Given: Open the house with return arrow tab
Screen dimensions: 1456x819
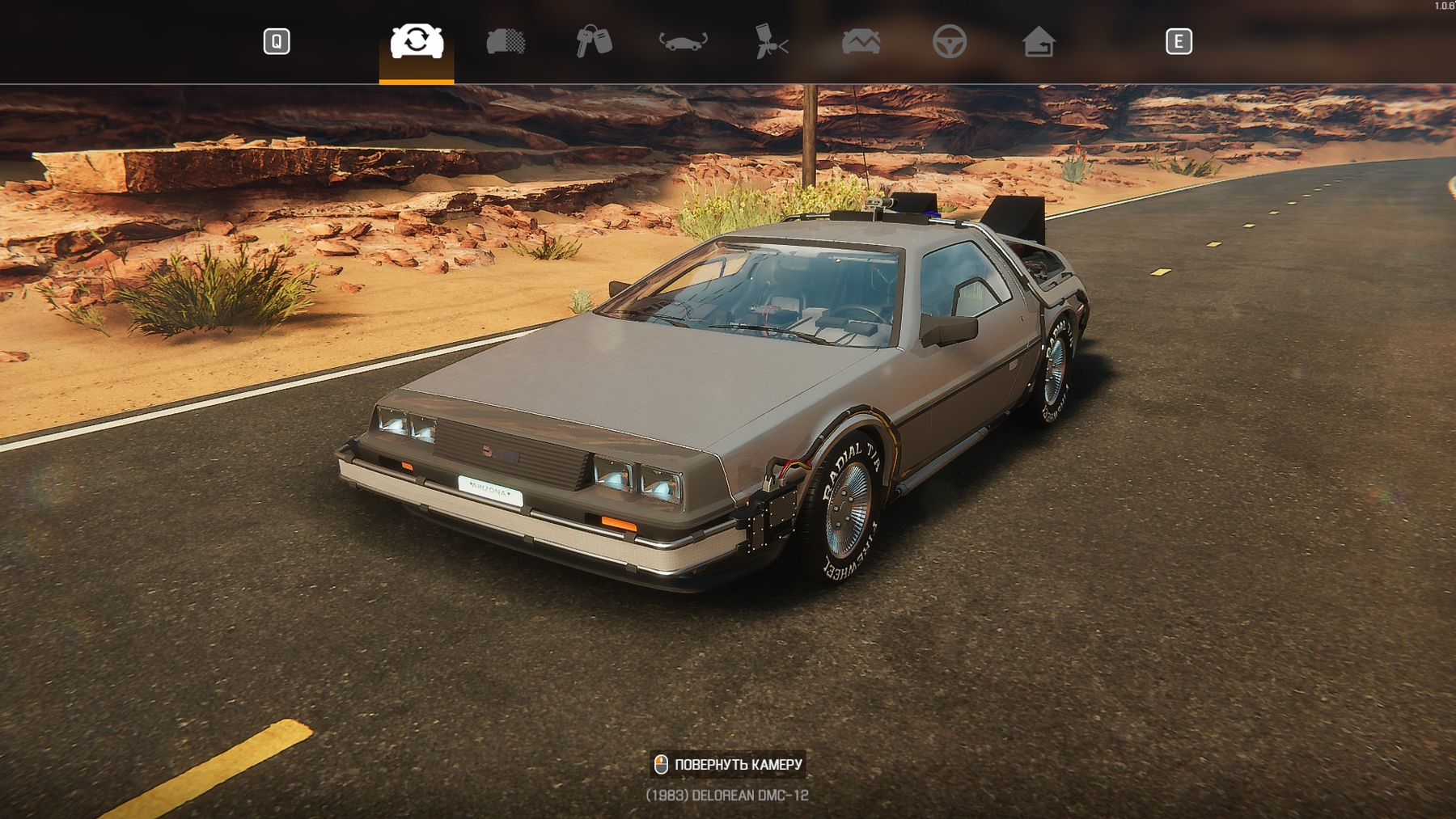Looking at the screenshot, I should pyautogui.click(x=1038, y=41).
